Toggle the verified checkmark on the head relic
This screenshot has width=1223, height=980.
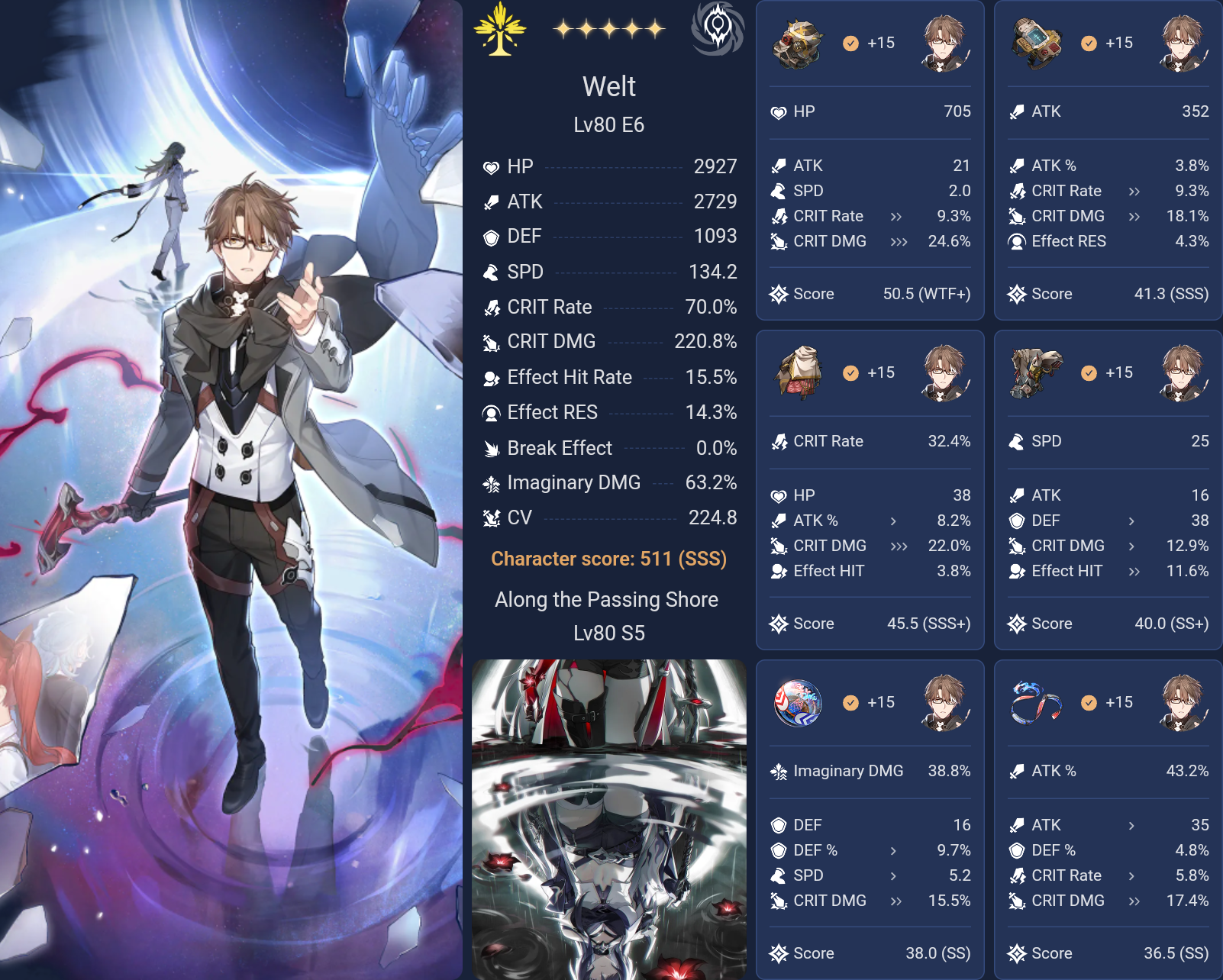coord(849,44)
